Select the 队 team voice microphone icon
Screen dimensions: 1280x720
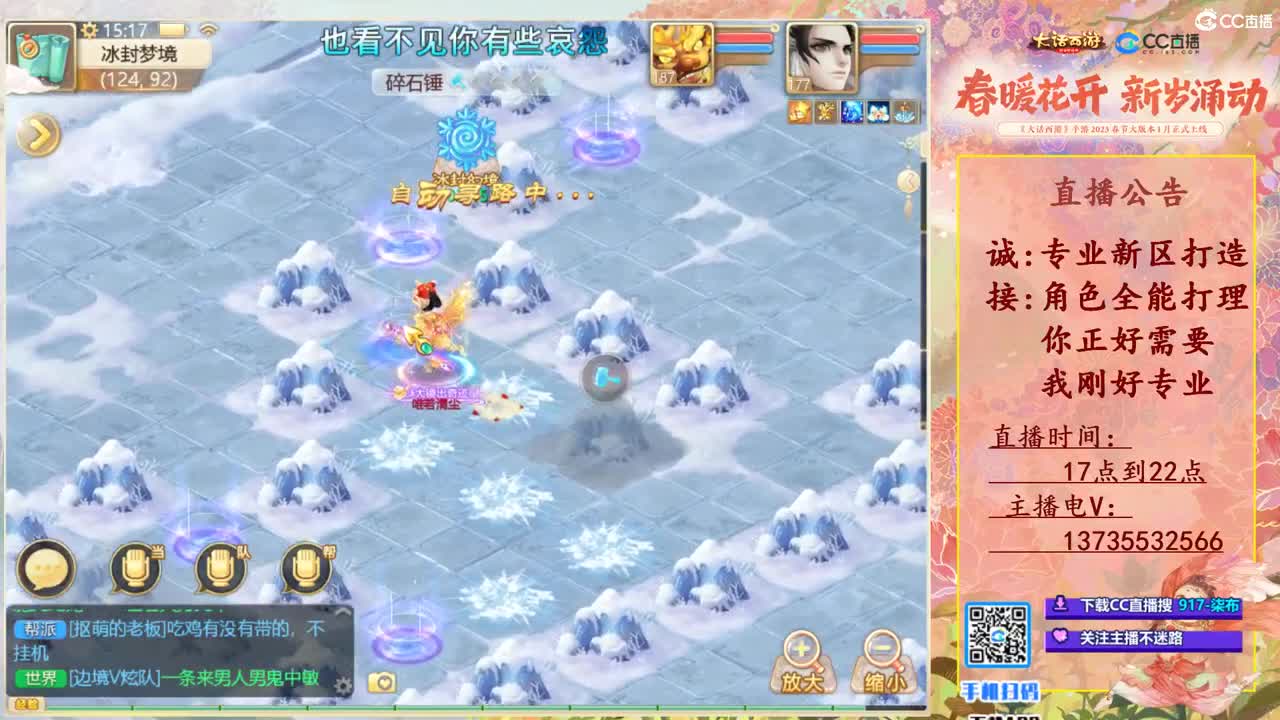[x=218, y=568]
